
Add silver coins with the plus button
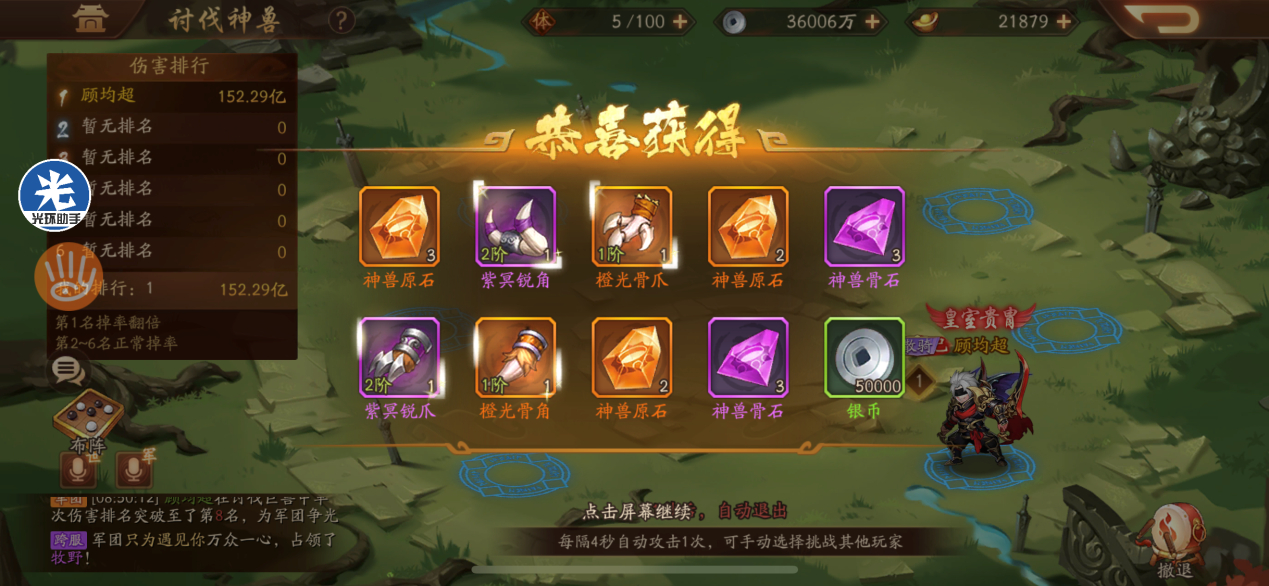click(x=871, y=21)
